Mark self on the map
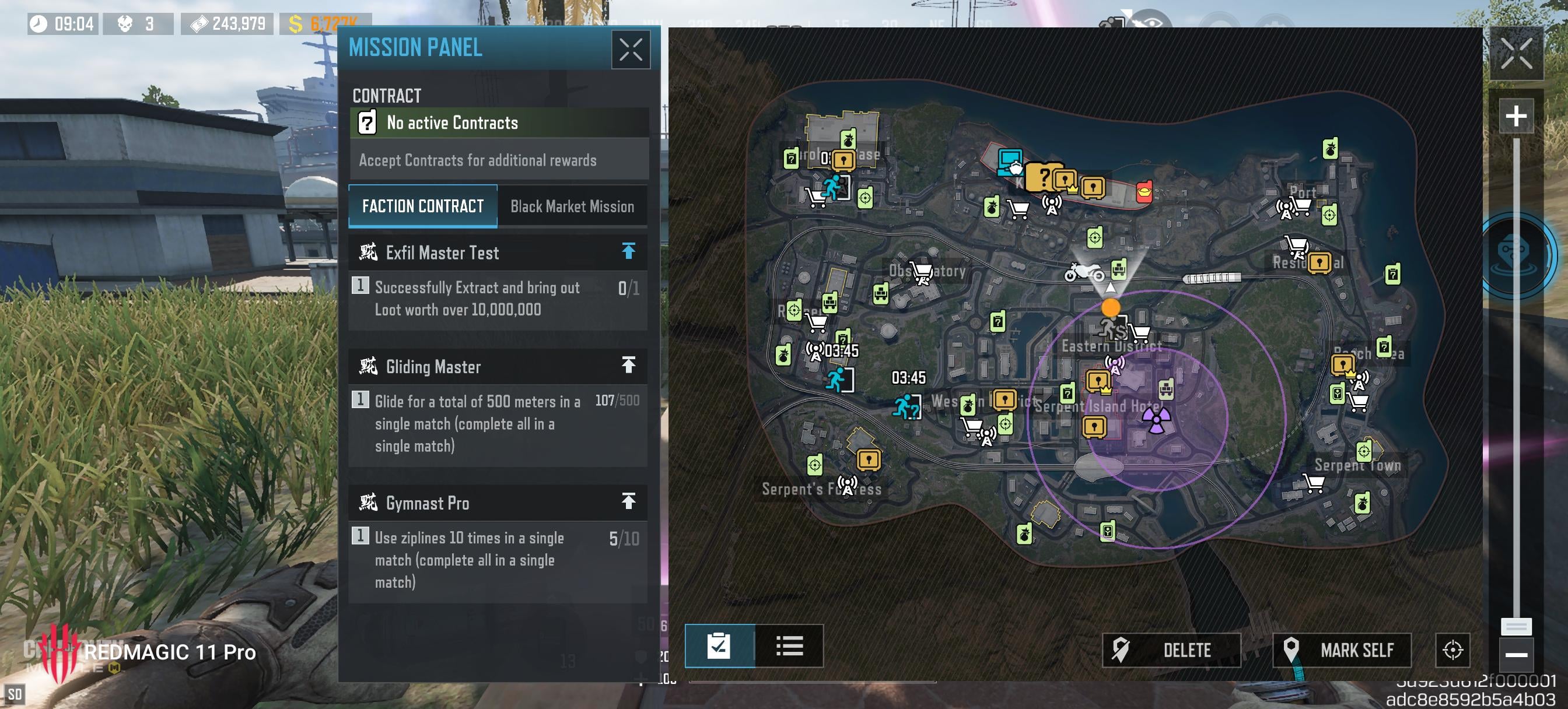Image resolution: width=1568 pixels, height=709 pixels. 1342,650
